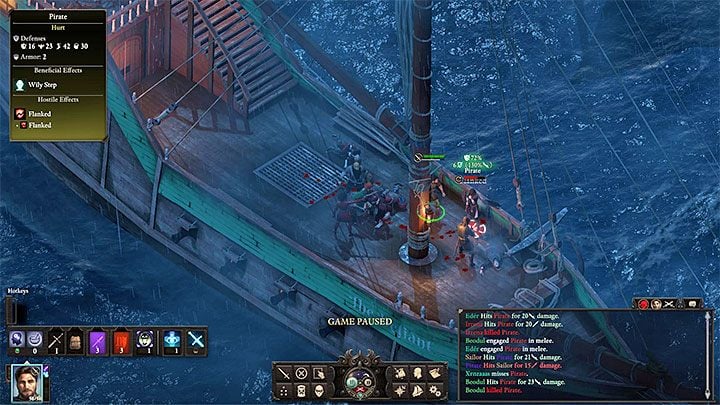The width and height of the screenshot is (720, 405).
Task: Toggle stealth mode with the hooded face button
Action: [x=319, y=389]
